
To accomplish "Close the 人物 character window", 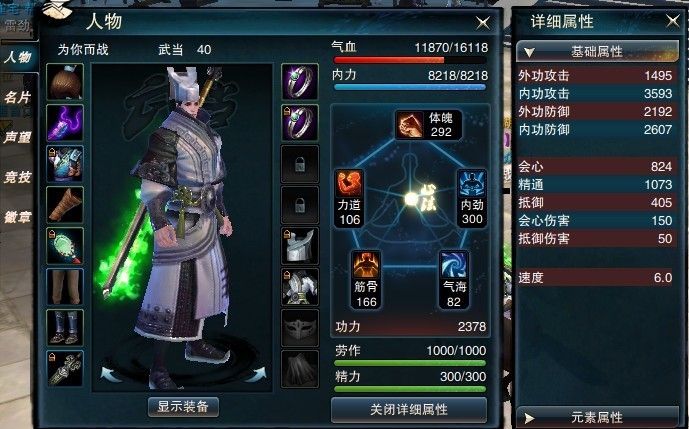I will coord(482,21).
